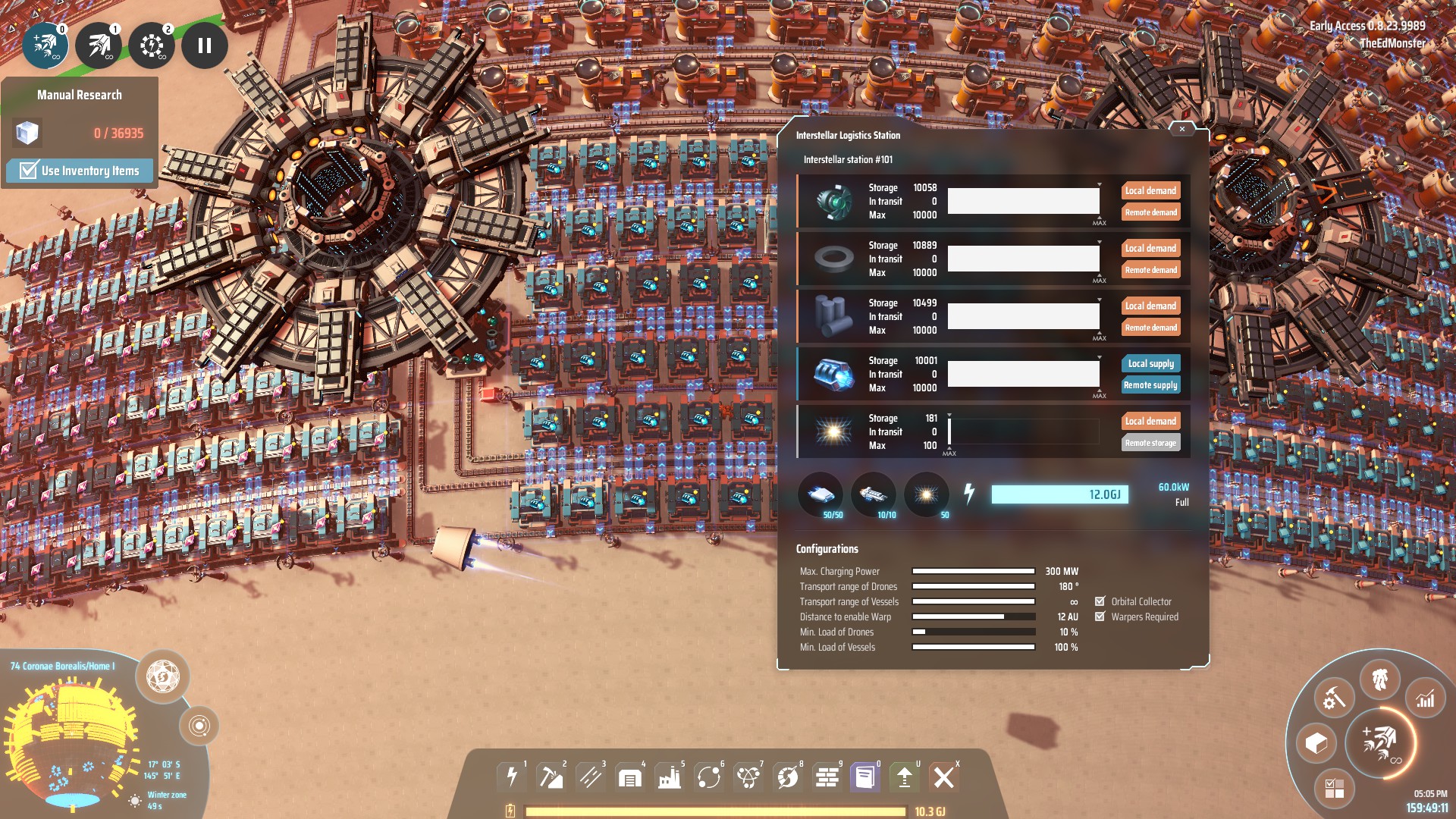Select the upgrade arrow tool in build bar
The height and width of the screenshot is (819, 1456).
pyautogui.click(x=904, y=777)
